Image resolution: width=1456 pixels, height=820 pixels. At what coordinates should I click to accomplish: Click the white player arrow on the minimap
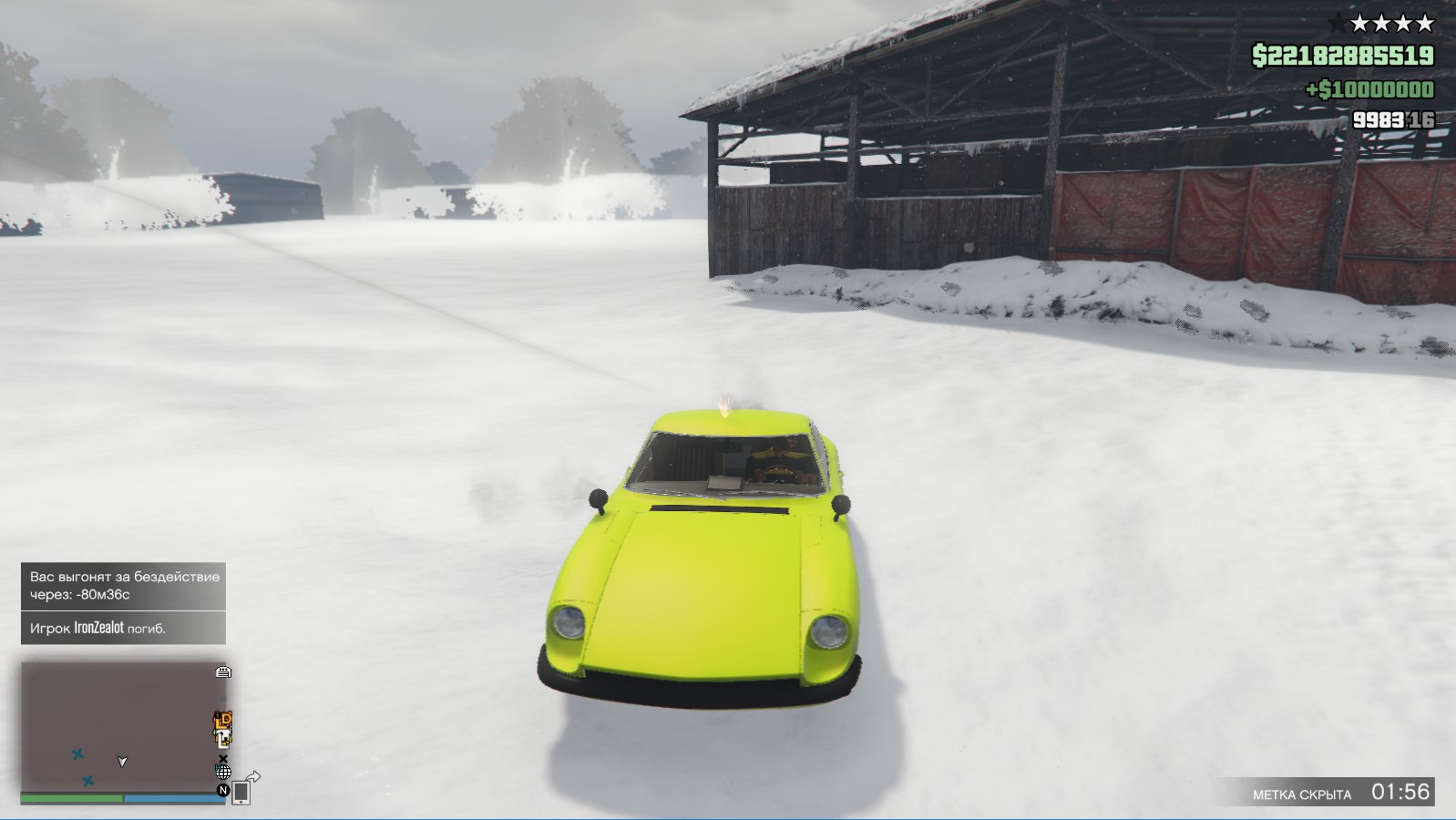point(122,761)
